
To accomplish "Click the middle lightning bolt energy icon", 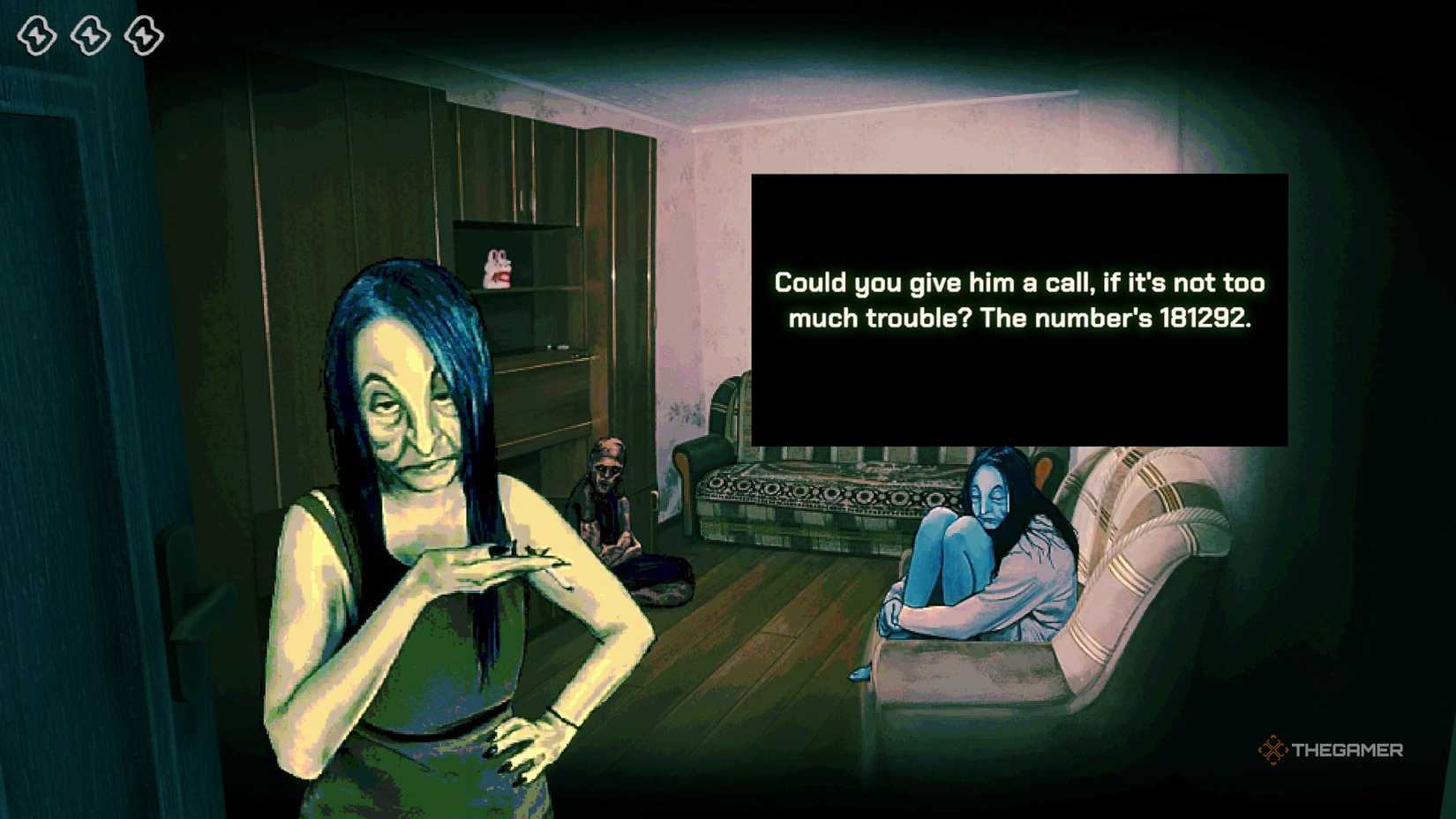I will [x=88, y=34].
